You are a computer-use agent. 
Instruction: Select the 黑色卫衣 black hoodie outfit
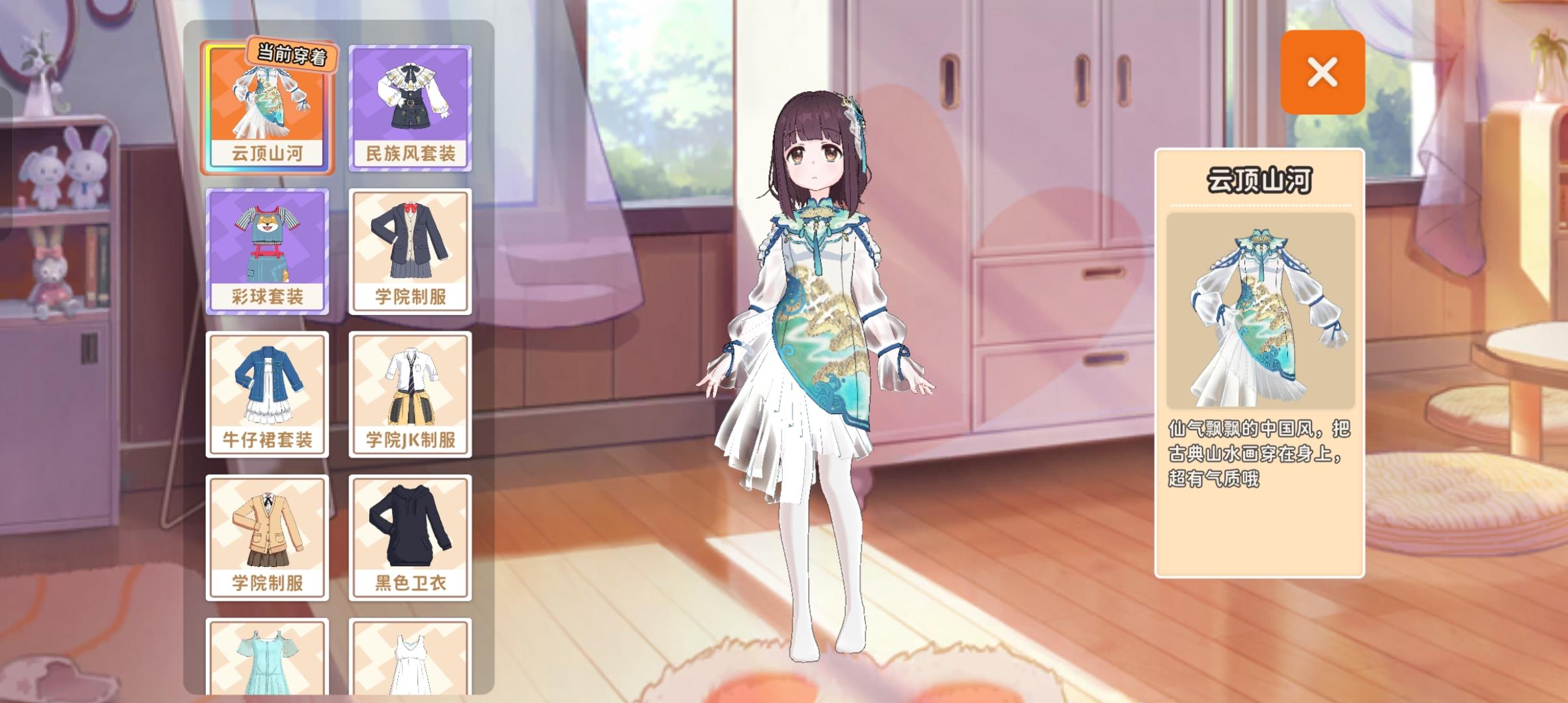tap(411, 534)
